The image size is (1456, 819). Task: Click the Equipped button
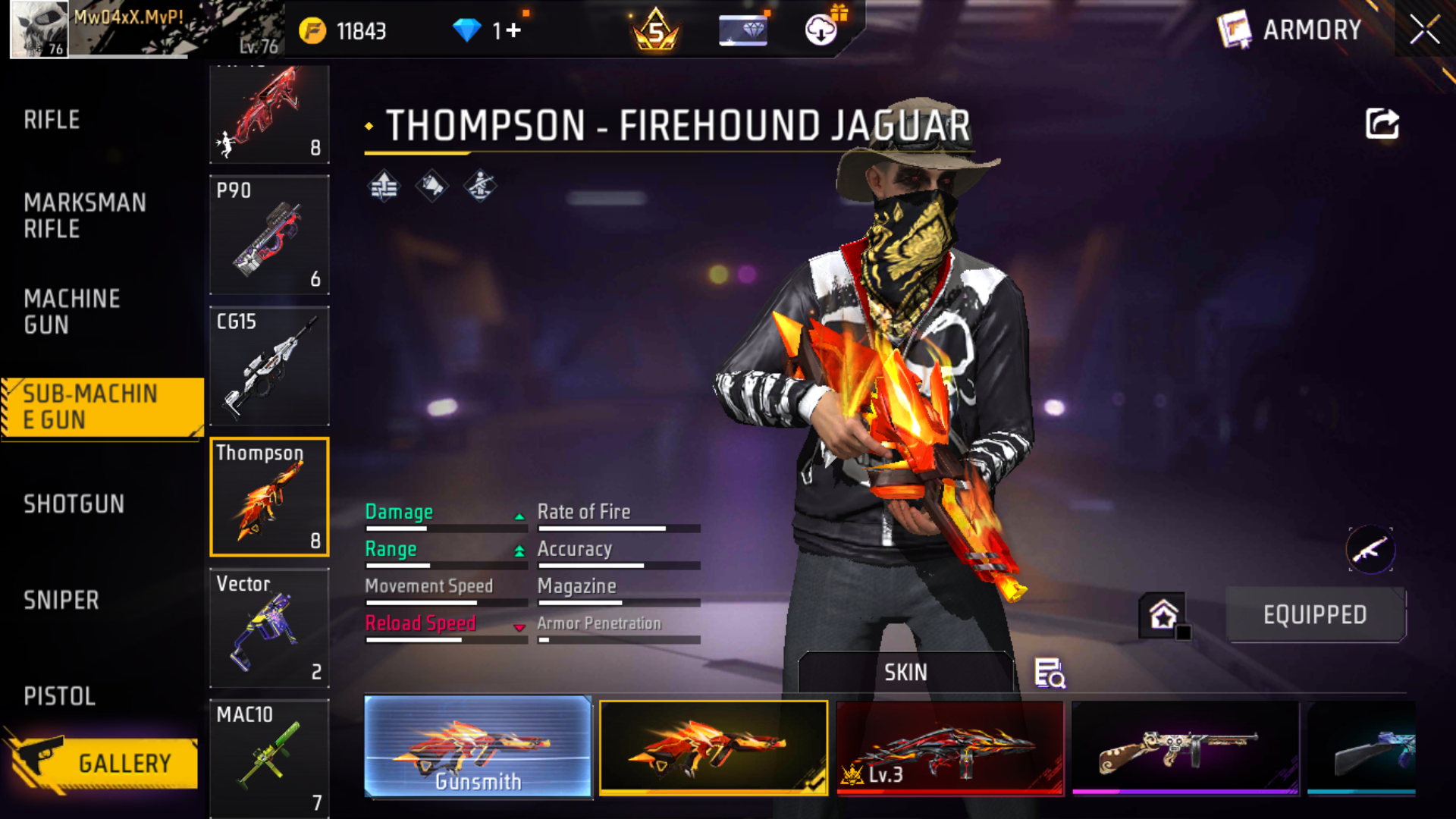[1315, 615]
